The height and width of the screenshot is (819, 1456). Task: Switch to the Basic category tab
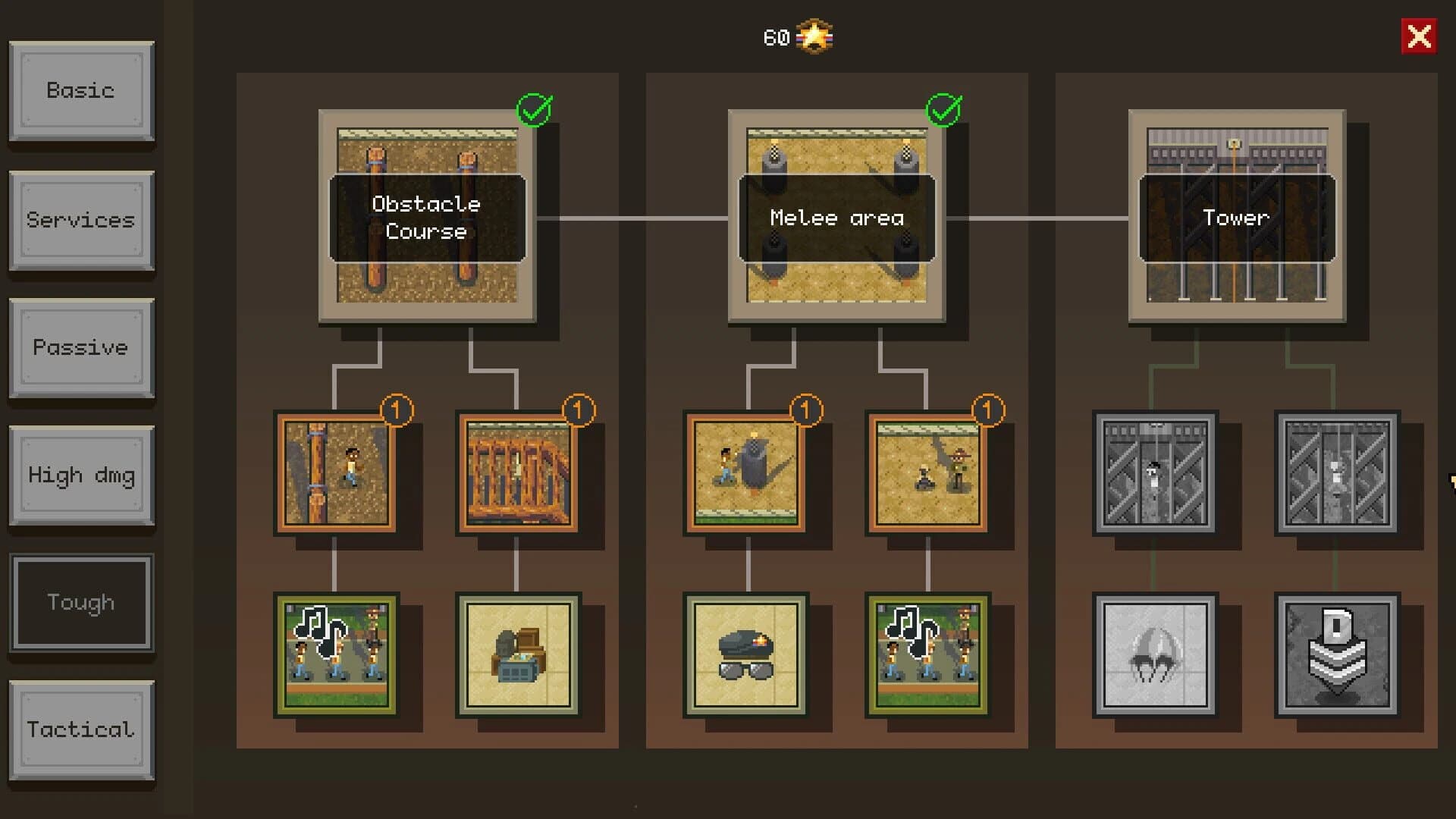pos(81,91)
